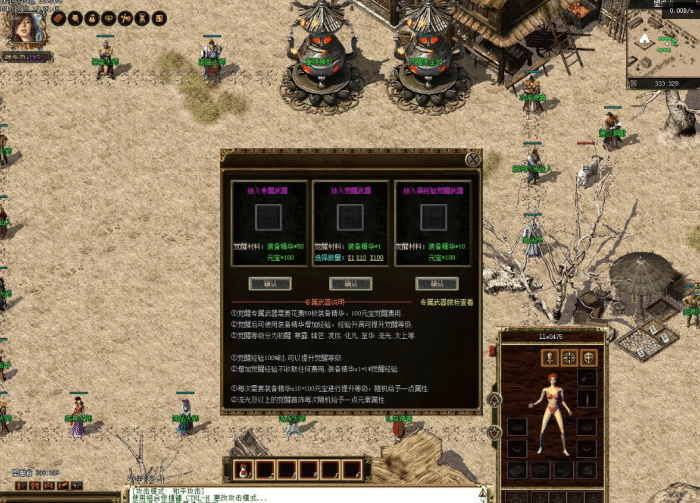Image resolution: width=700 pixels, height=503 pixels.
Task: Click the player portrait avatar
Action: click(x=23, y=28)
